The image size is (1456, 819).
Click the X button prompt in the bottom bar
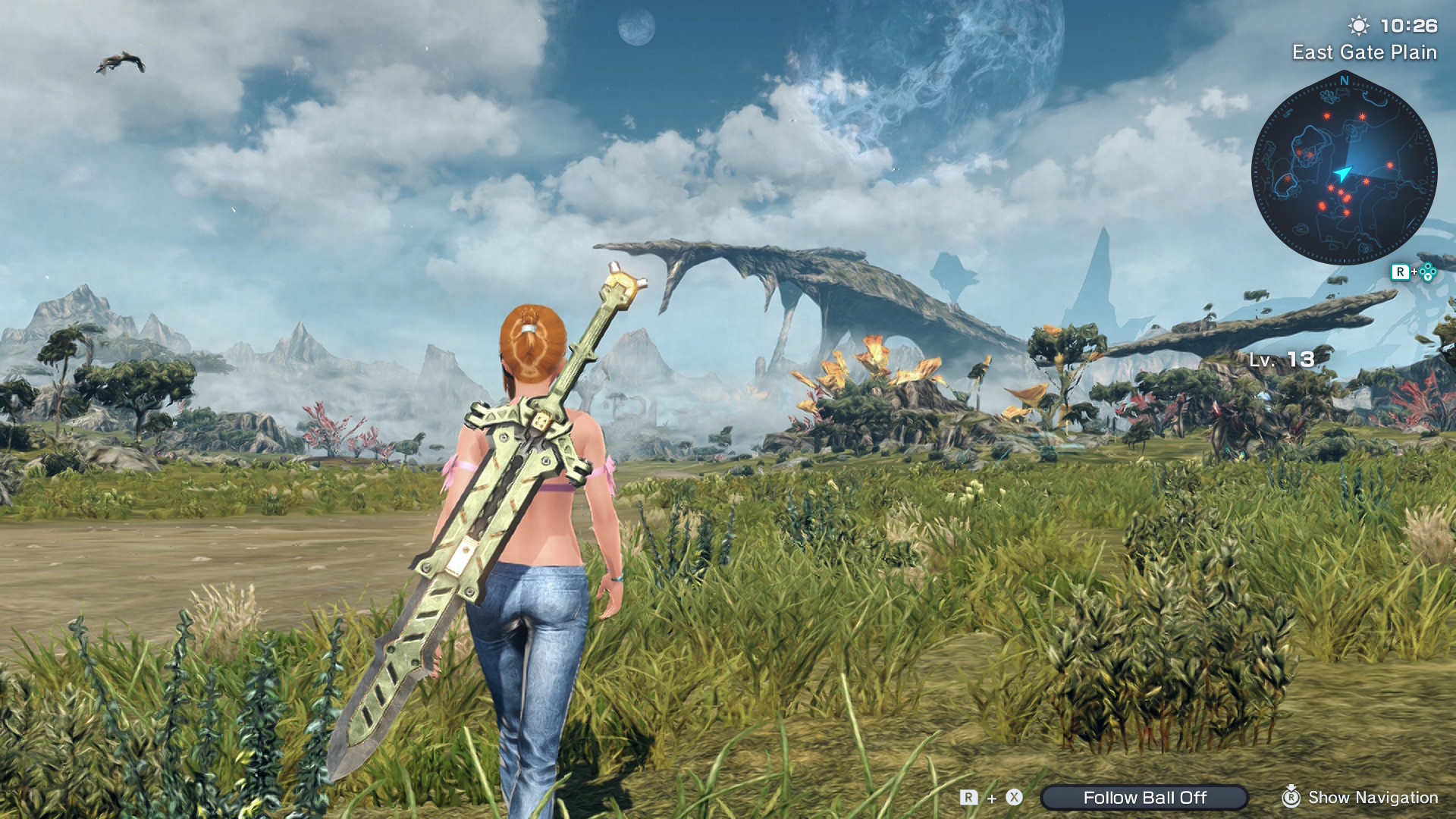[1013, 798]
